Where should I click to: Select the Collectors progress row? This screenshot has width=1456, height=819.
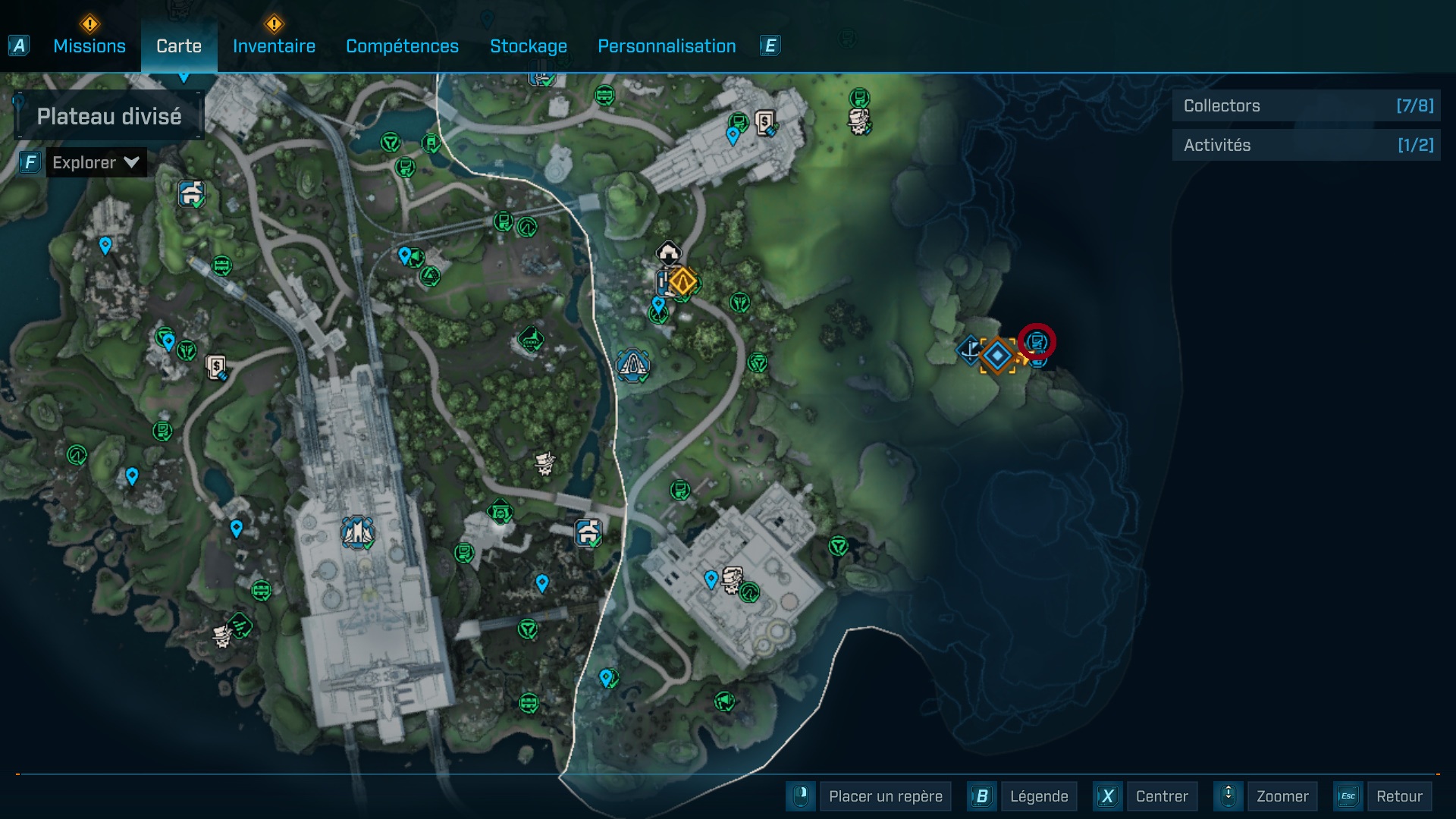pyautogui.click(x=1307, y=106)
